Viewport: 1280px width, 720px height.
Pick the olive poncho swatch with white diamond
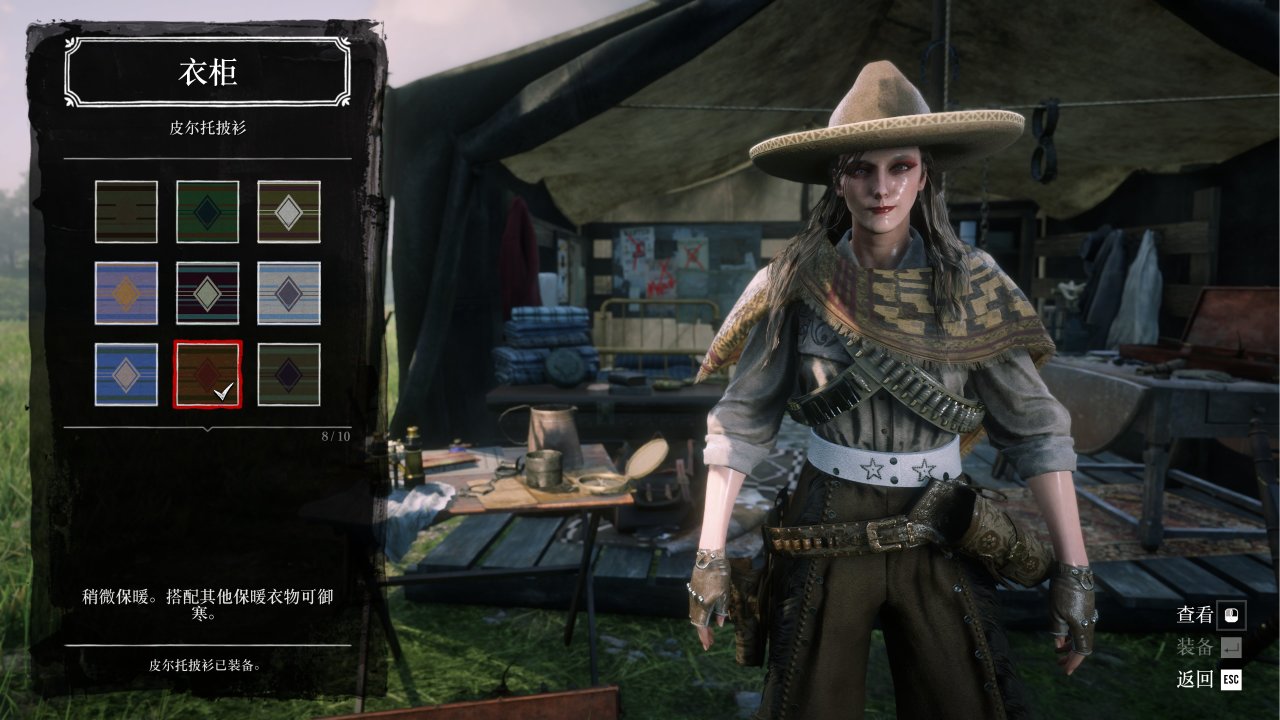289,212
